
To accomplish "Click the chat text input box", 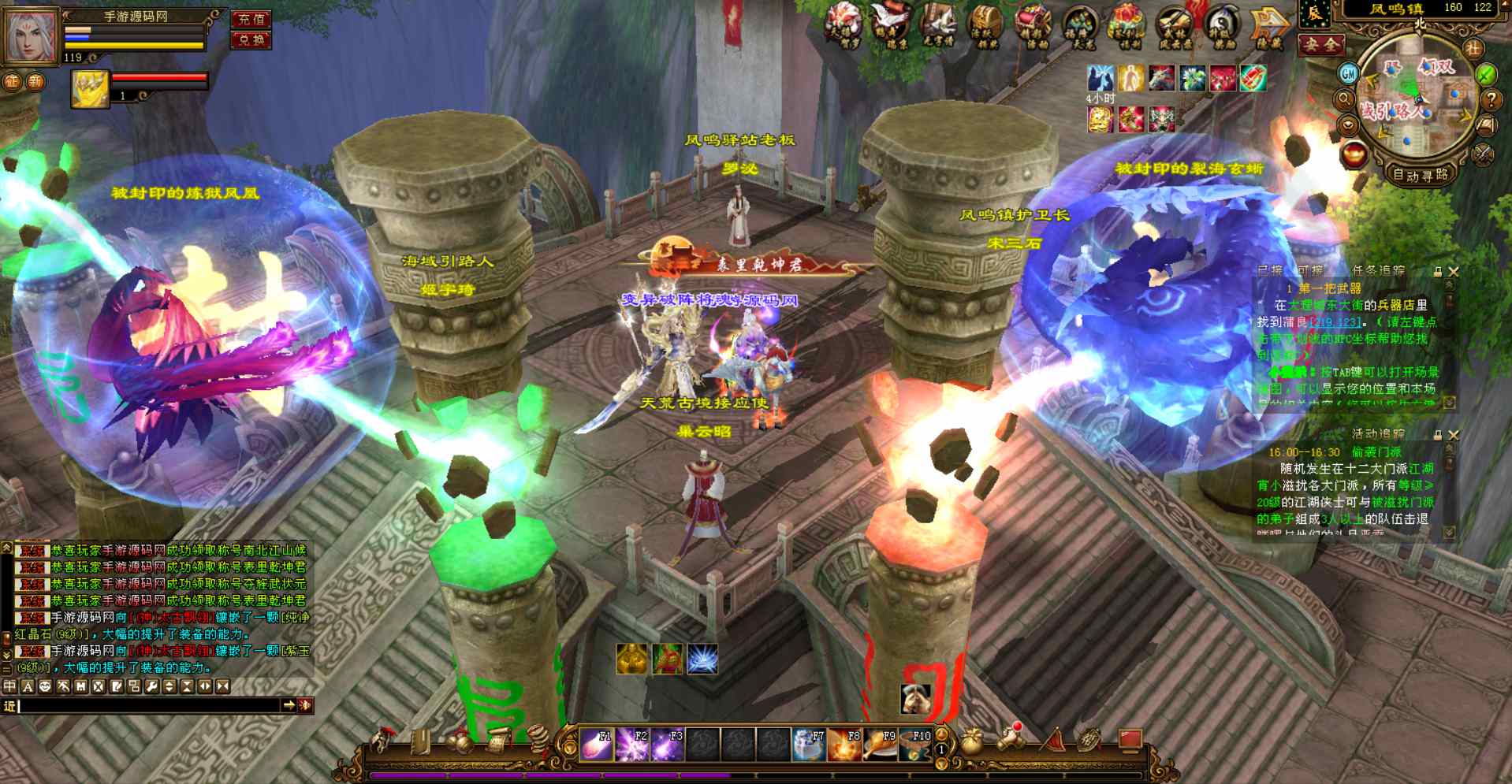I will 150,705.
